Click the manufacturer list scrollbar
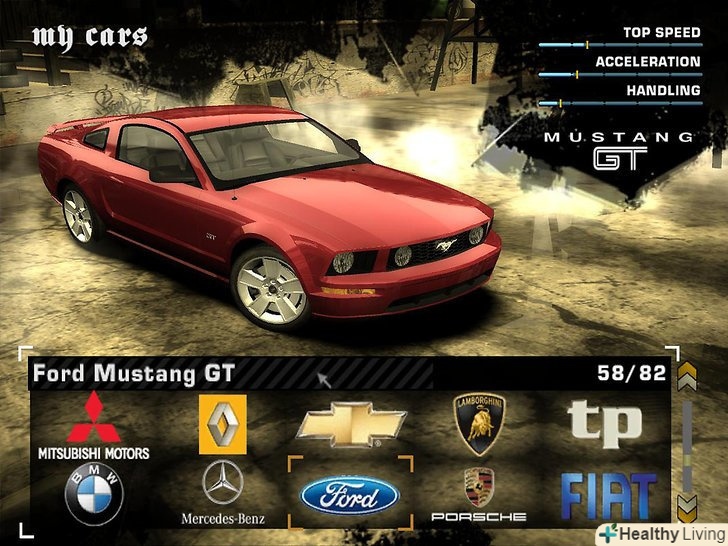 coord(686,440)
